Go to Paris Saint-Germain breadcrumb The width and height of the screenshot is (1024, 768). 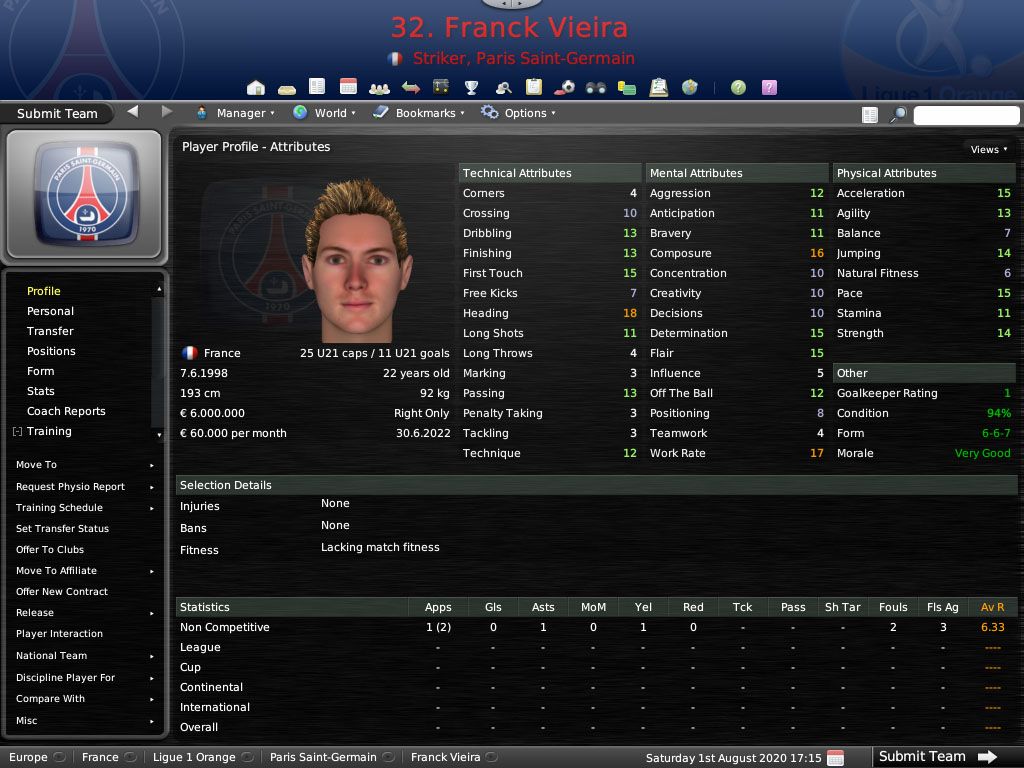pyautogui.click(x=323, y=757)
